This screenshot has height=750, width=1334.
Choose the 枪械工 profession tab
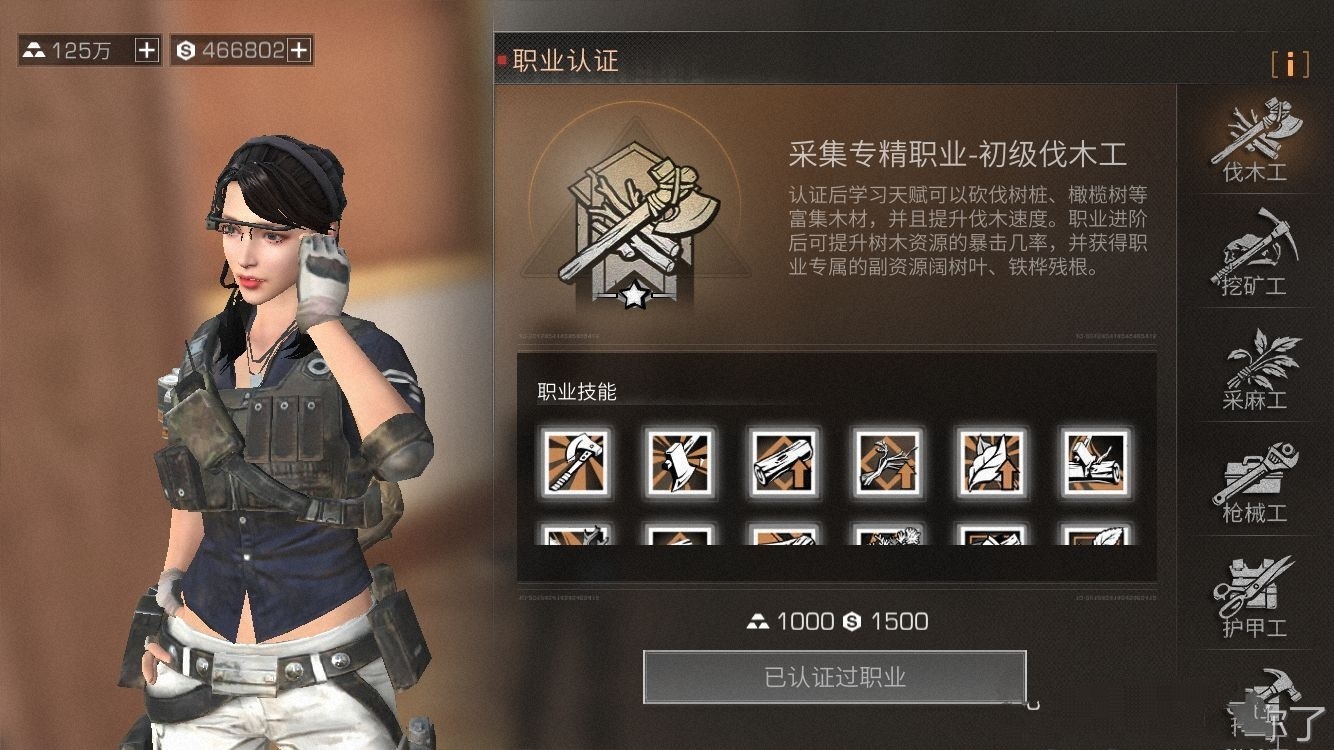click(1254, 481)
